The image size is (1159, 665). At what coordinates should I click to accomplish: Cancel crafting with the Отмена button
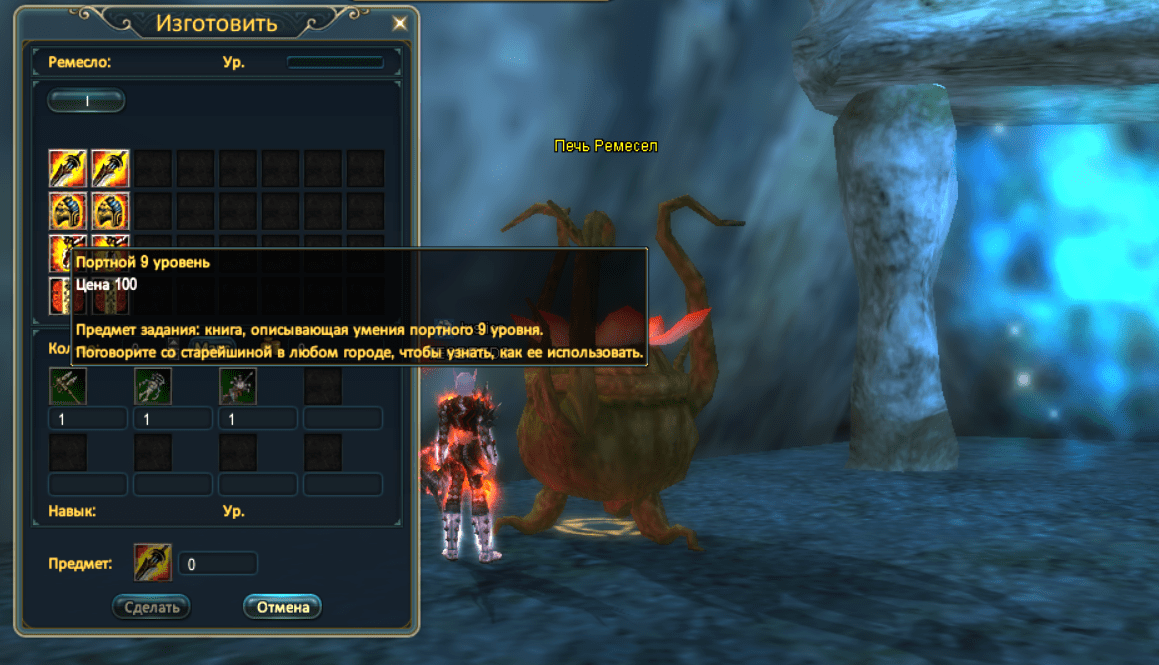[x=282, y=606]
